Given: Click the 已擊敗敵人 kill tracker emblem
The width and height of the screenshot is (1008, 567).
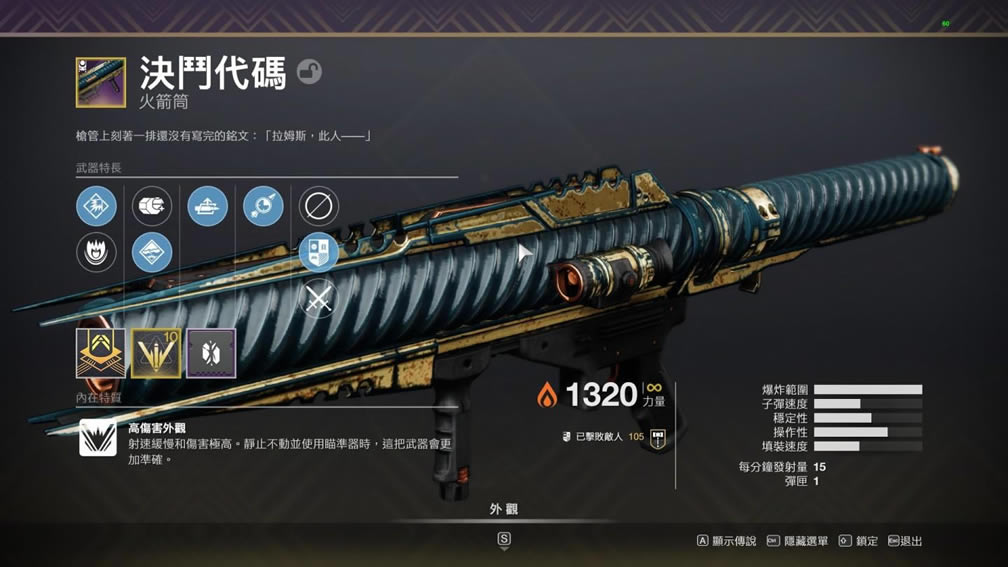Looking at the screenshot, I should click(x=658, y=437).
